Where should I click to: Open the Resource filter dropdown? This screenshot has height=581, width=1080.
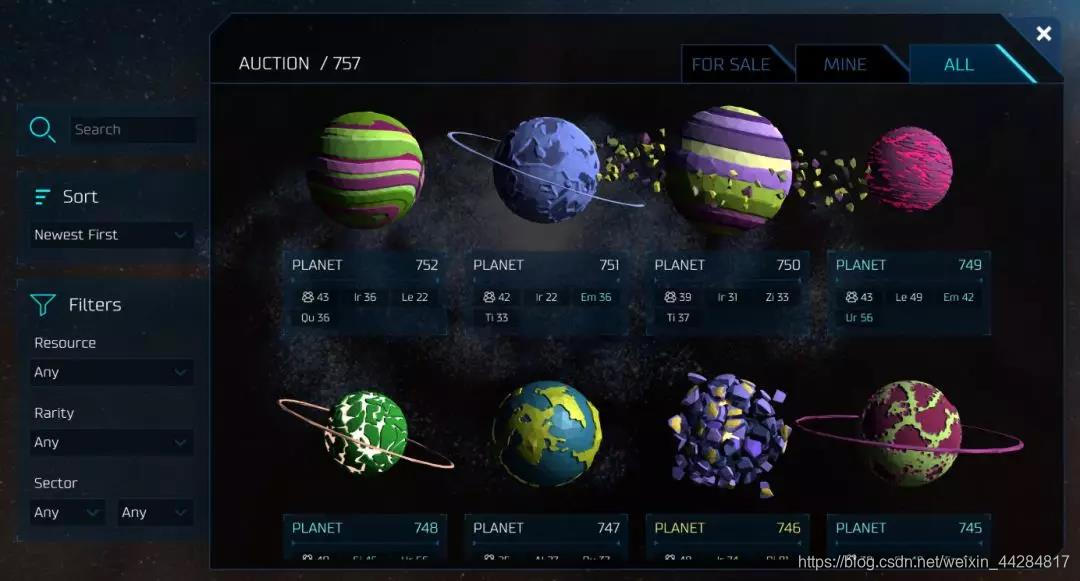pos(110,372)
